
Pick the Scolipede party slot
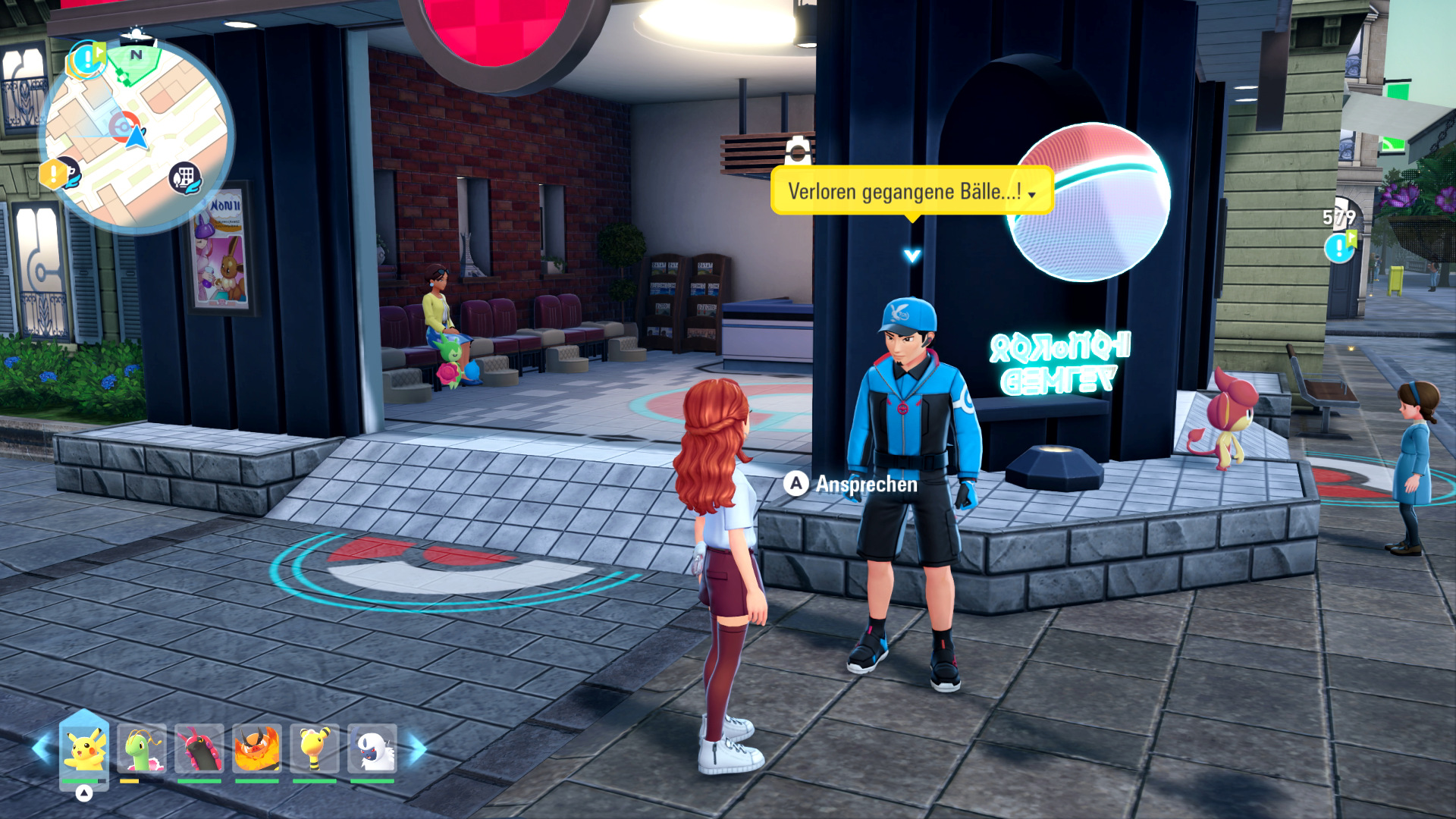[199, 749]
